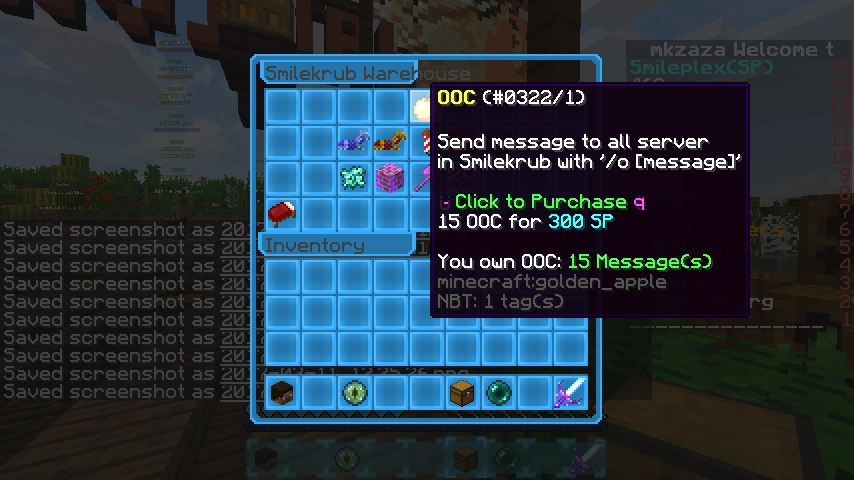
Task: Select the red-and-white item beside horse armor
Action: pyautogui.click(x=424, y=143)
